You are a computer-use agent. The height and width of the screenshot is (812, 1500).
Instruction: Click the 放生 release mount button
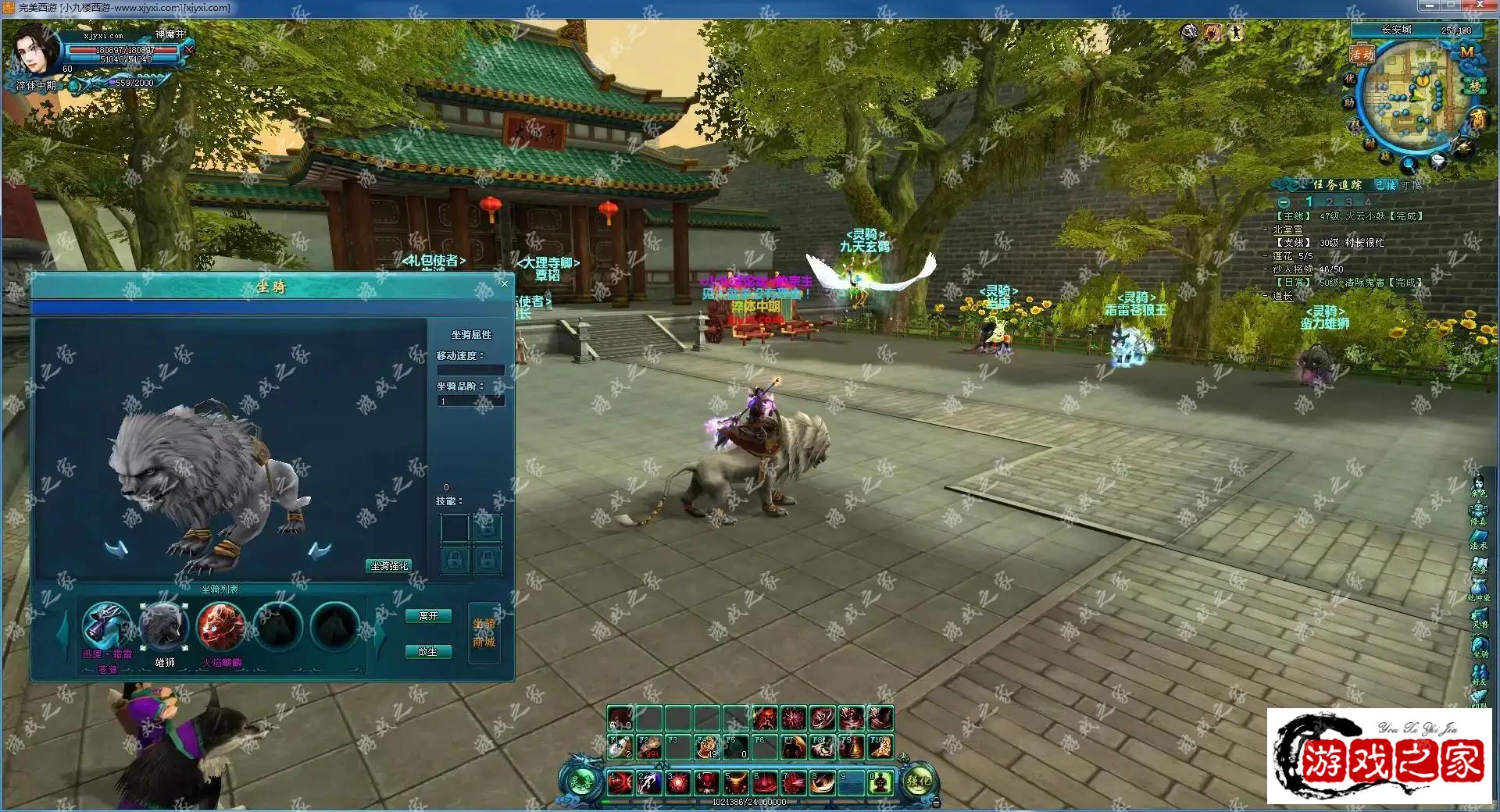428,651
